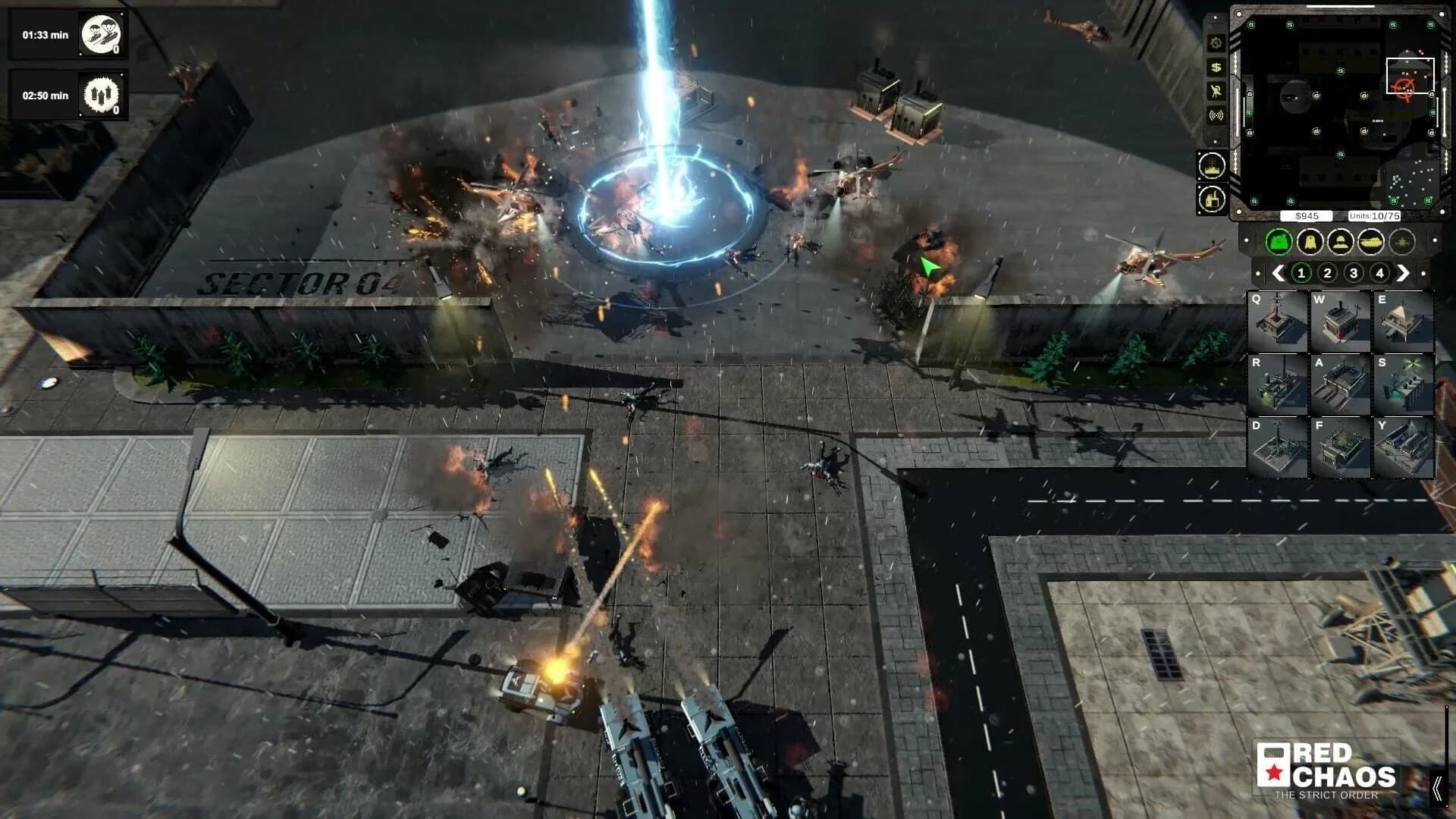The height and width of the screenshot is (819, 1456).
Task: Toggle the bell-shaped defense category
Action: coord(1310,243)
